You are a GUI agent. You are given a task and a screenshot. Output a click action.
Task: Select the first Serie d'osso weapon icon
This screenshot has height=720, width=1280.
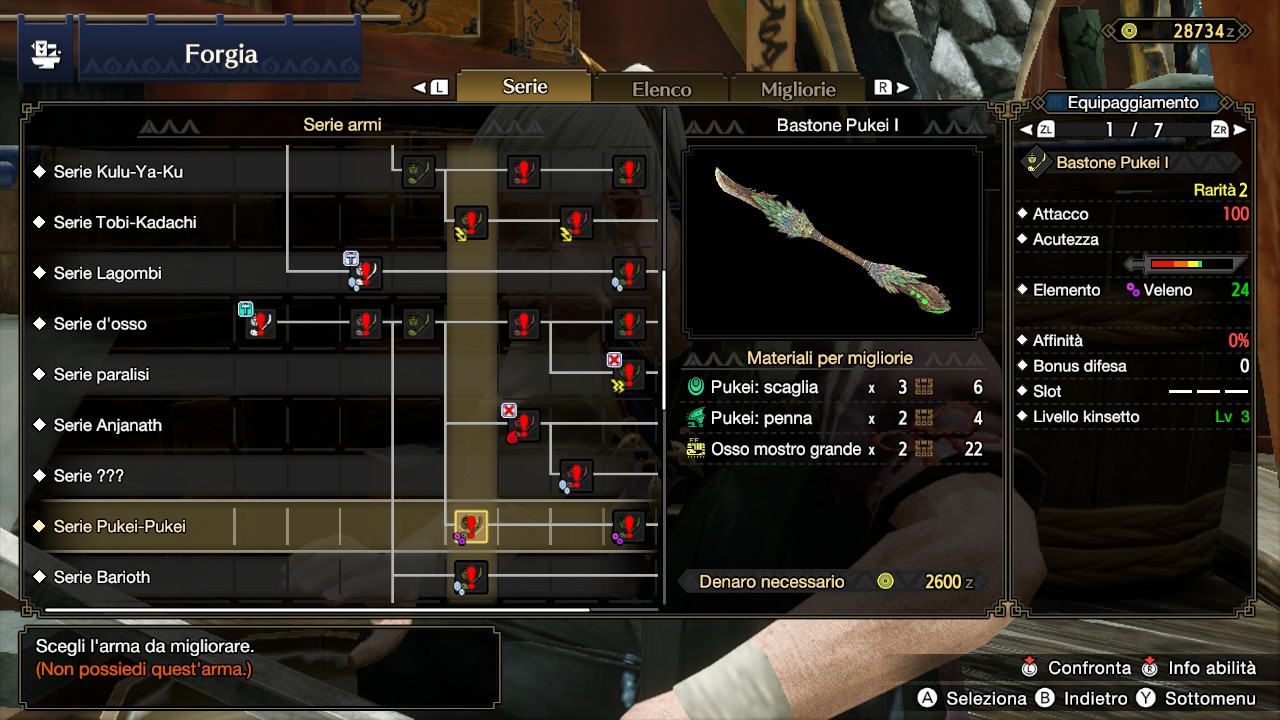(x=258, y=324)
